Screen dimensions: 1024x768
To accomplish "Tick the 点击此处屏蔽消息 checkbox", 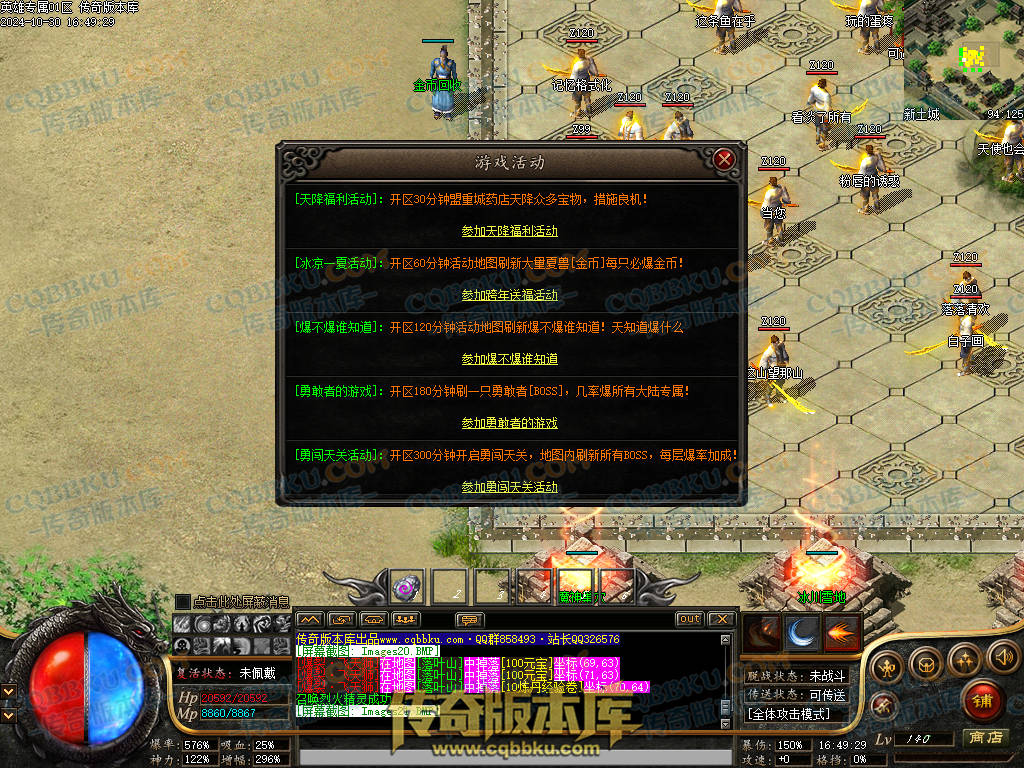I will 182,601.
